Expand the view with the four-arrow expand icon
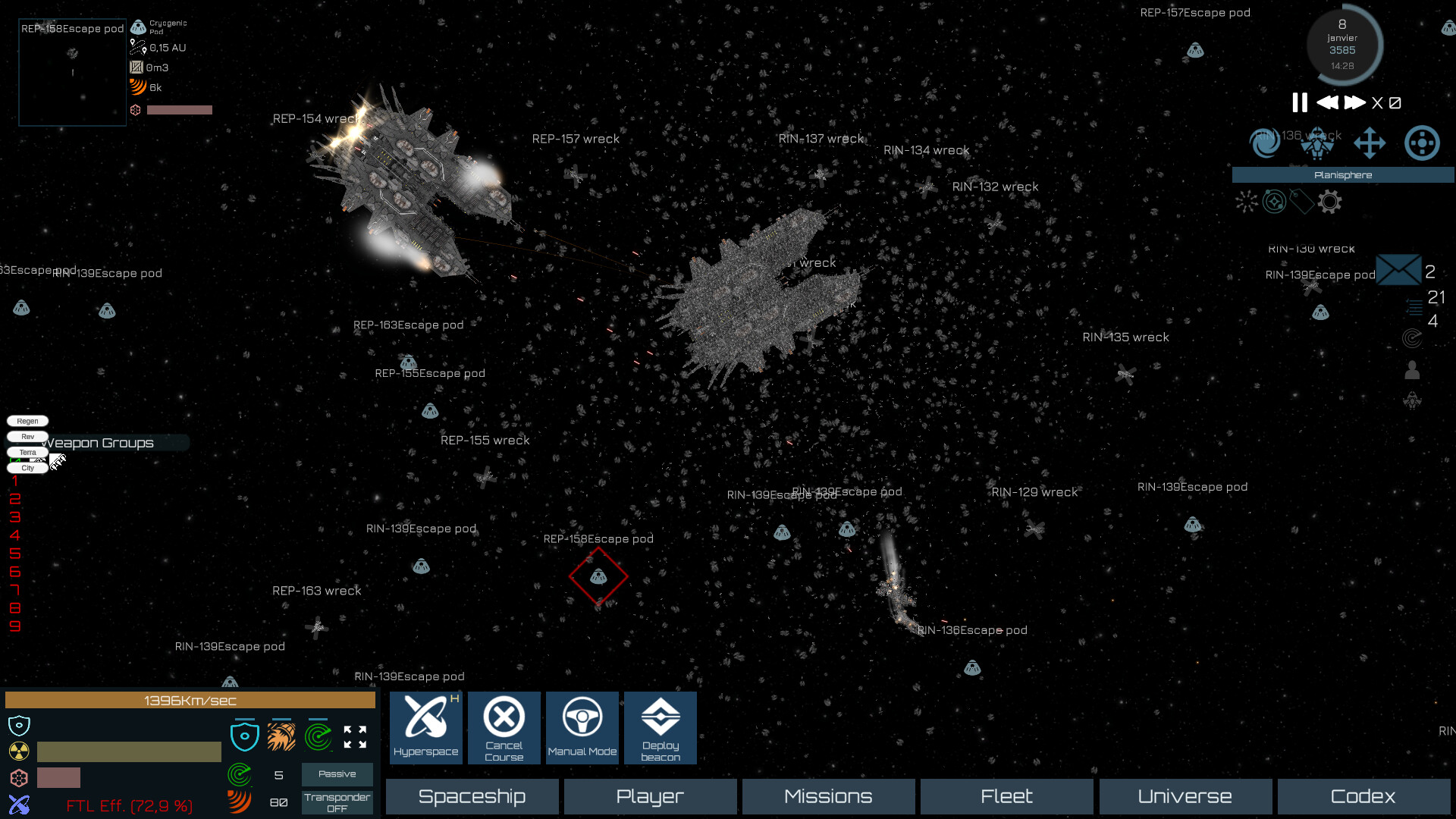Viewport: 1456px width, 819px height. (353, 736)
